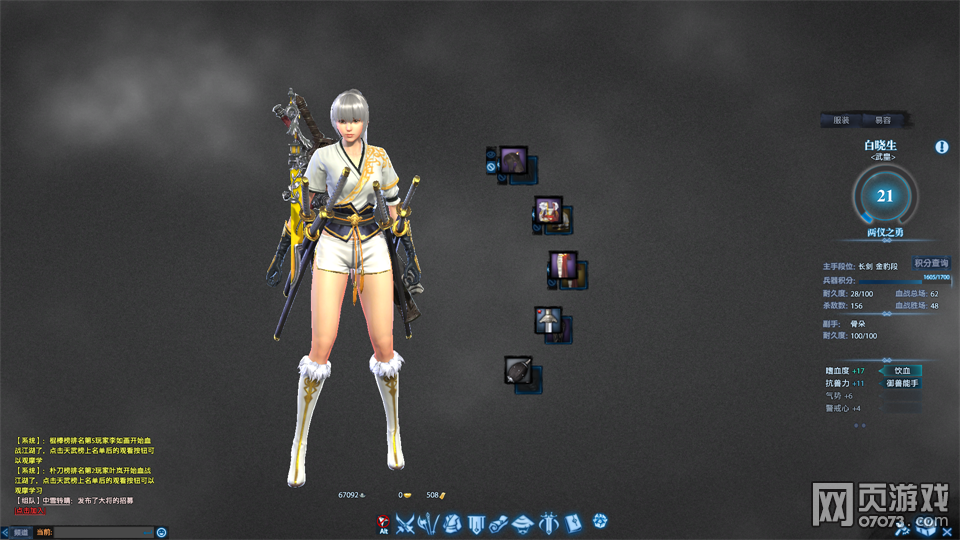Open the banner flag menu icon
Image resolution: width=960 pixels, height=540 pixels.
tap(476, 522)
